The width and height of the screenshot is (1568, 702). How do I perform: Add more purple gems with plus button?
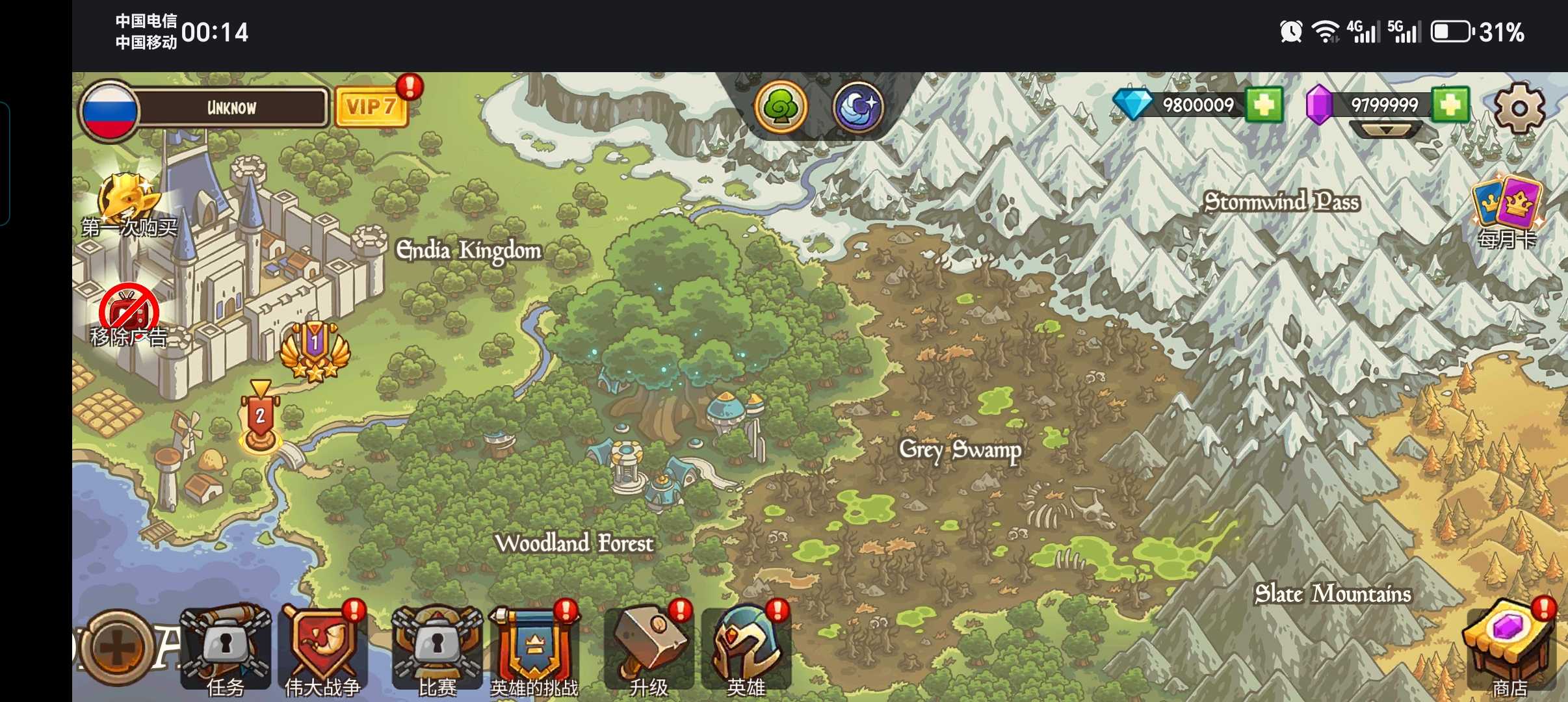click(x=1451, y=105)
